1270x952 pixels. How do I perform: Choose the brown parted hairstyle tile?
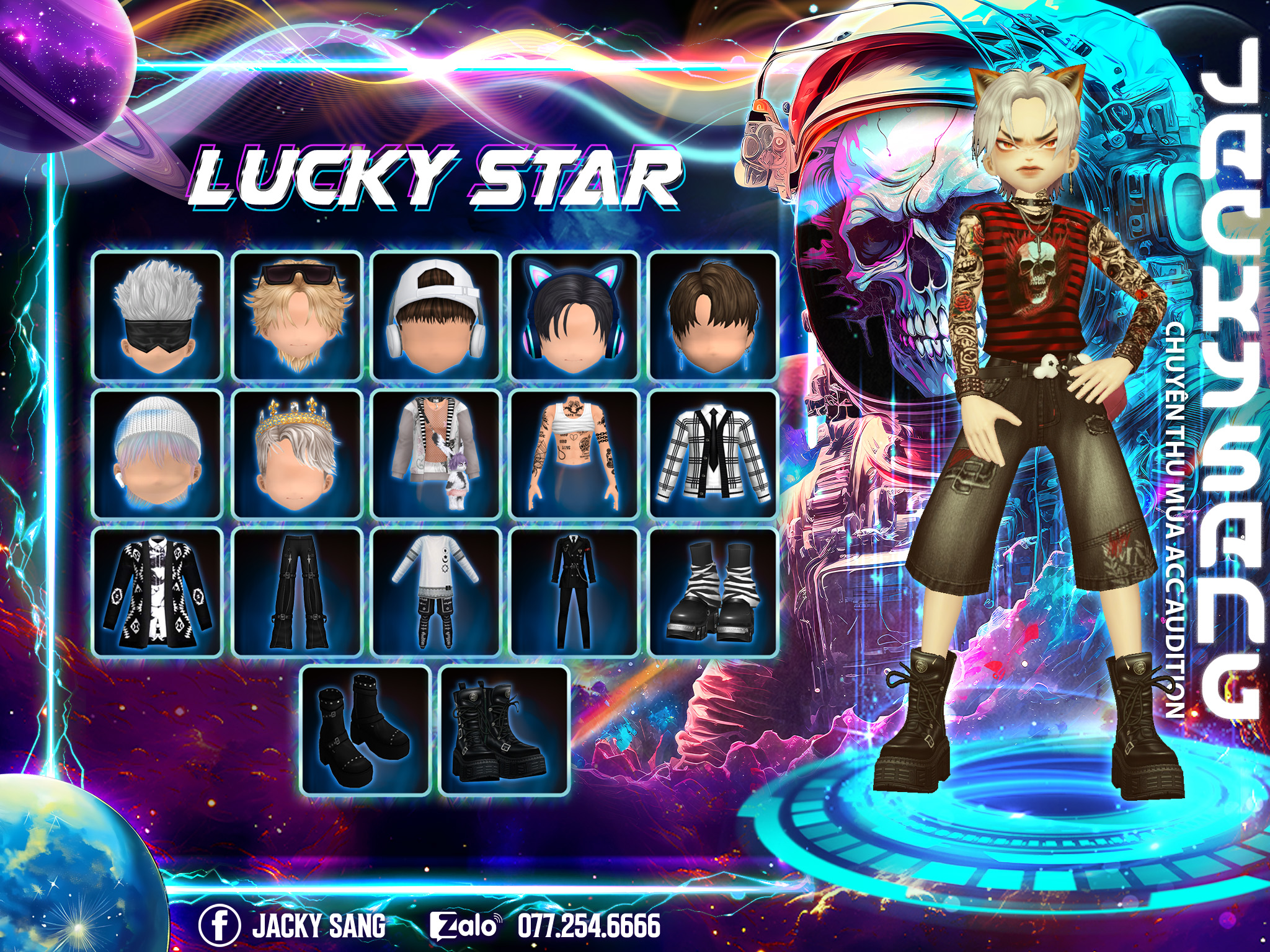pos(713,315)
